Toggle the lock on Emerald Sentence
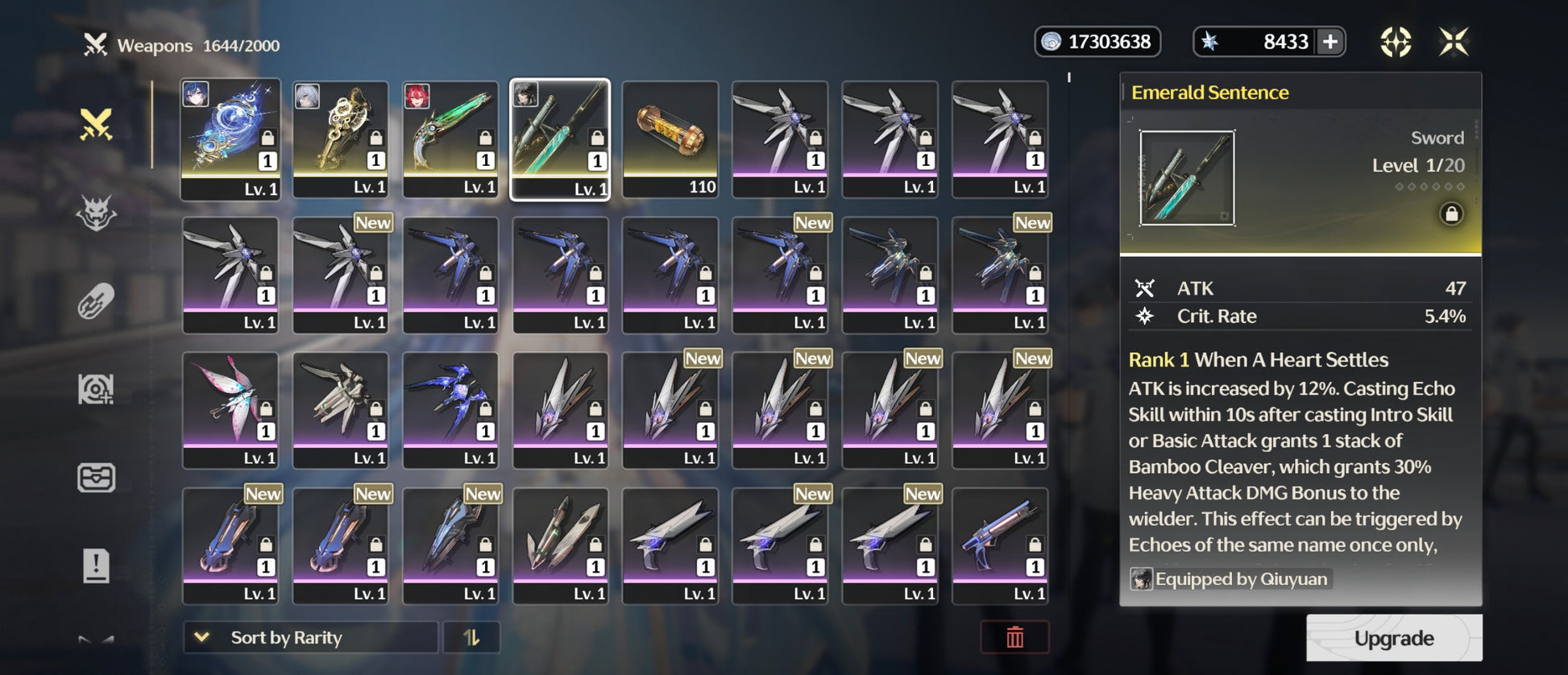The height and width of the screenshot is (675, 1568). (1451, 214)
